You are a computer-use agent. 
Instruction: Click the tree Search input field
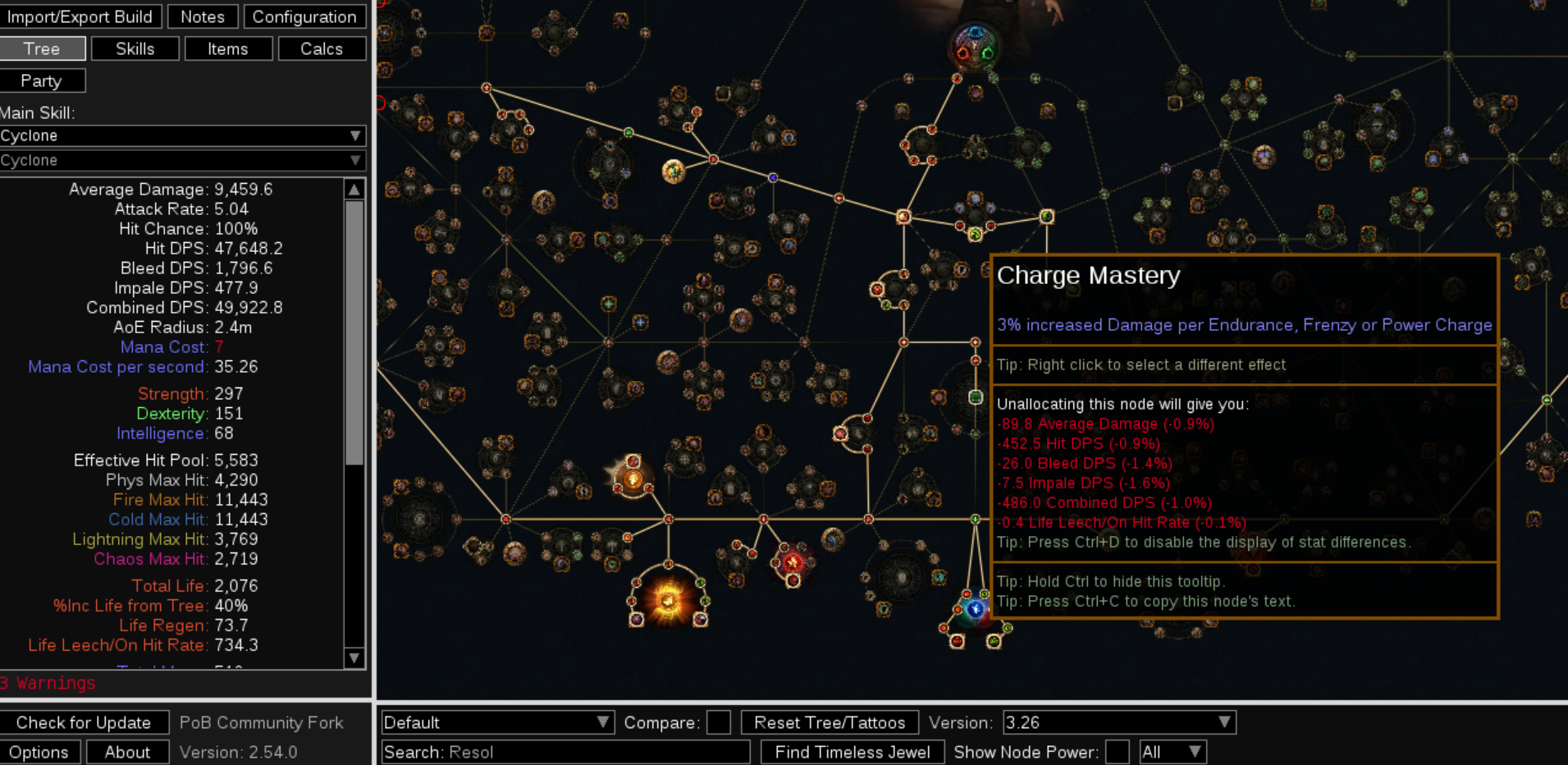(x=566, y=752)
